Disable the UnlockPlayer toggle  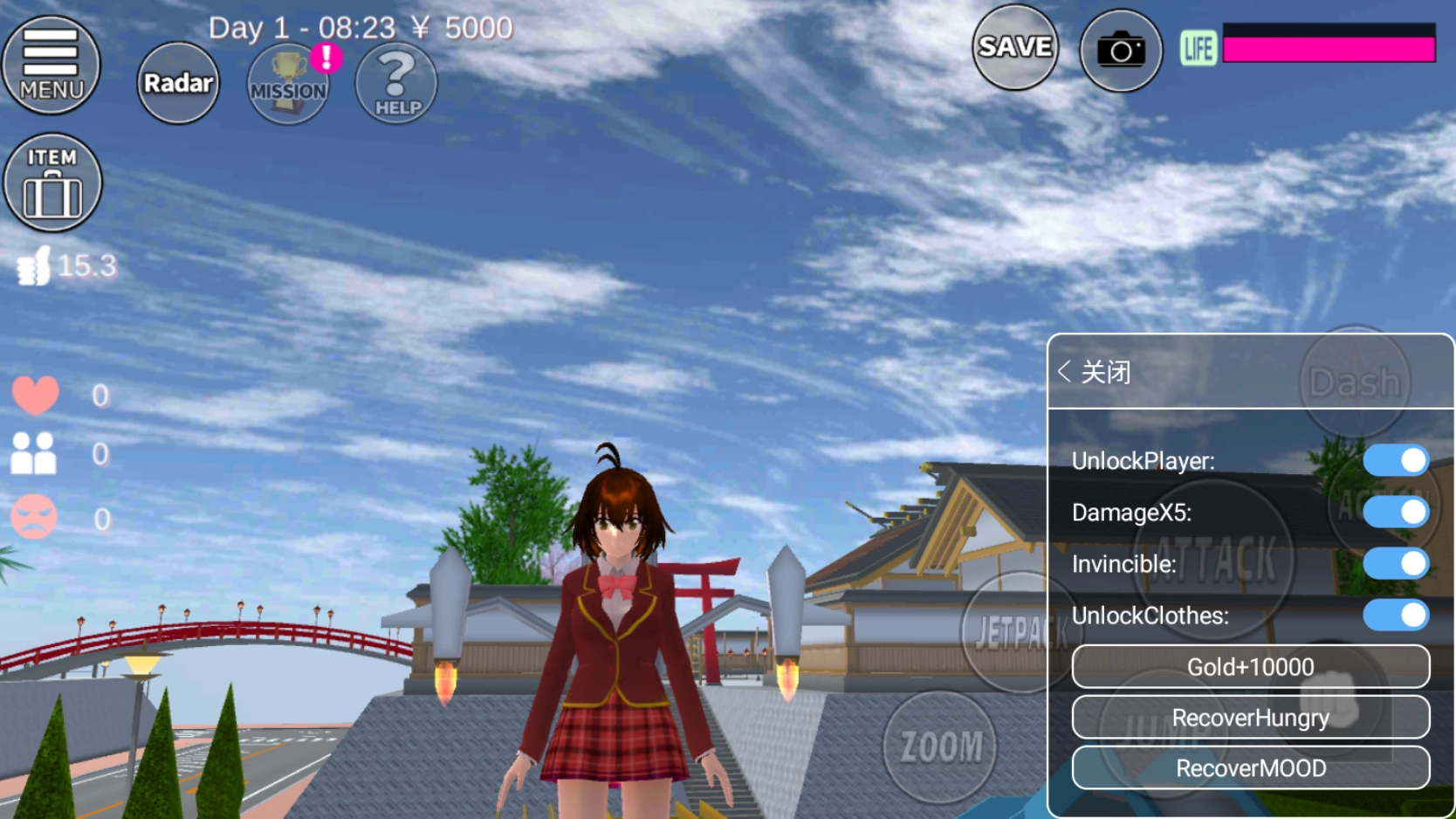pos(1397,459)
